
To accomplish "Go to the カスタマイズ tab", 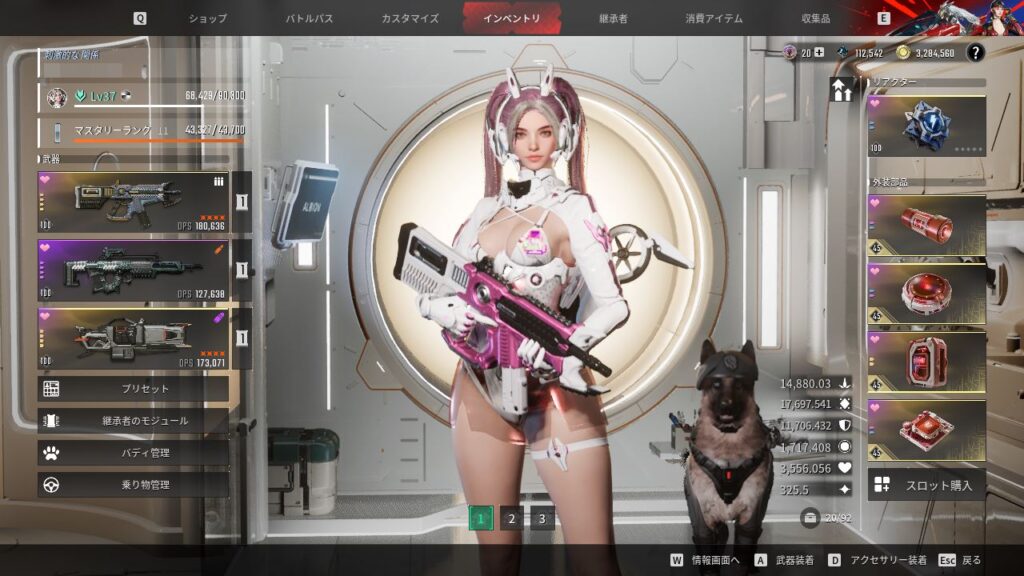I will tap(408, 18).
